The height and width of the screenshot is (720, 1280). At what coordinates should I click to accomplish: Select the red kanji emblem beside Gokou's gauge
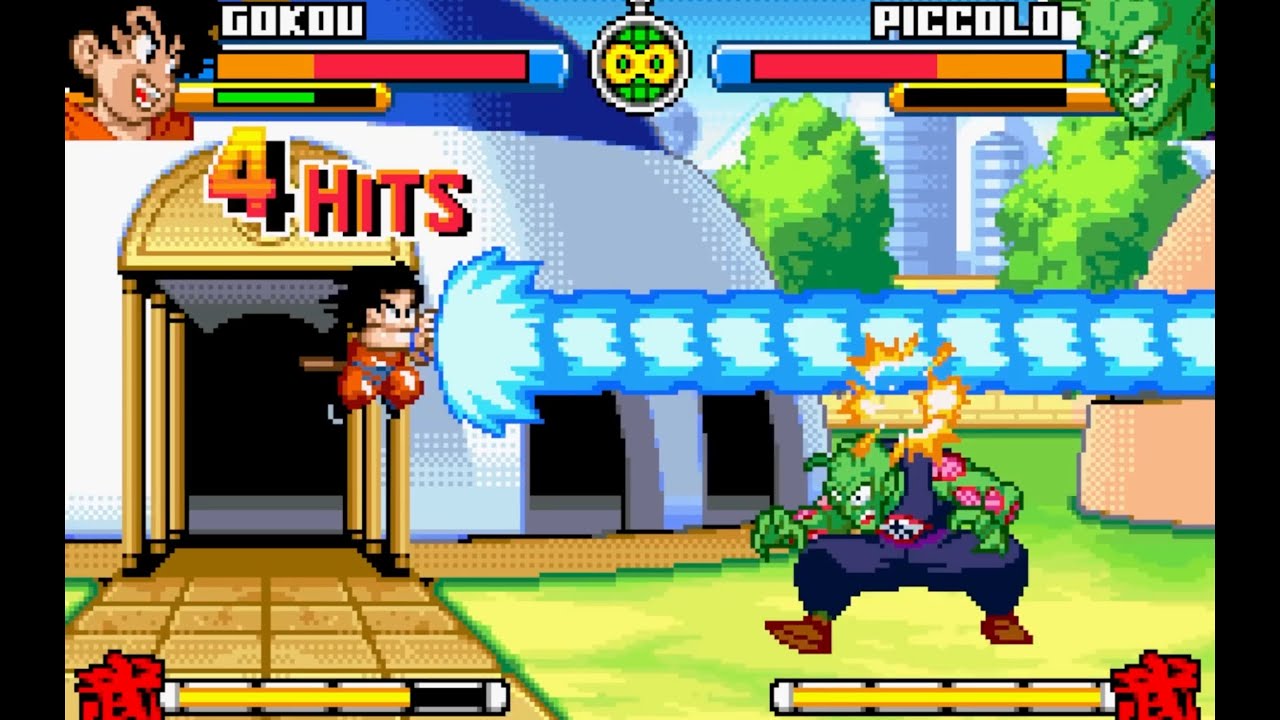click(x=120, y=687)
